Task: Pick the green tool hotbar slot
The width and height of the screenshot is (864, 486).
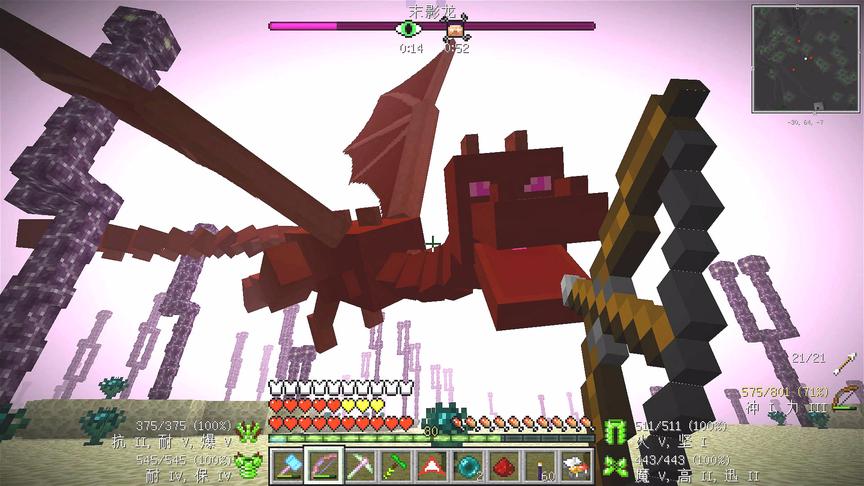Action: pyautogui.click(x=396, y=465)
